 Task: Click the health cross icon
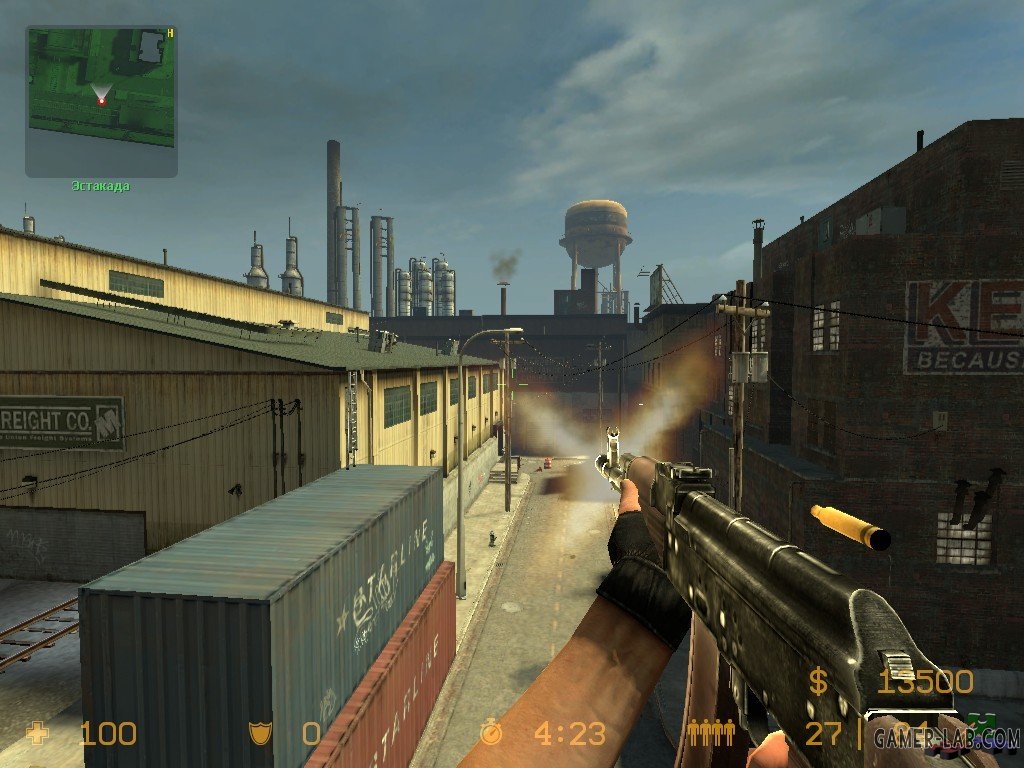[39, 734]
